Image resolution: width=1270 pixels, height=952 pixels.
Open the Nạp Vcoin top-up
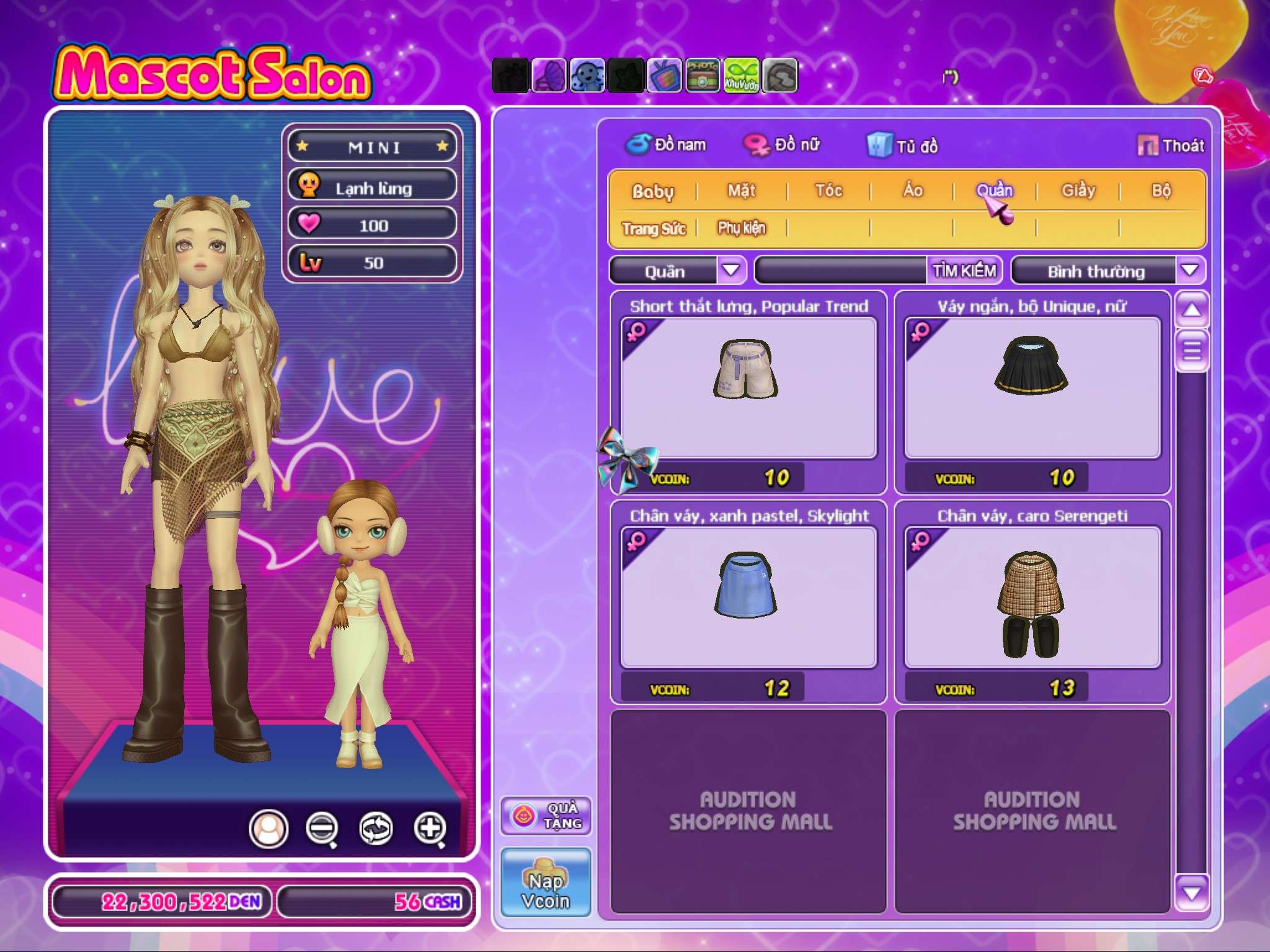click(x=546, y=882)
